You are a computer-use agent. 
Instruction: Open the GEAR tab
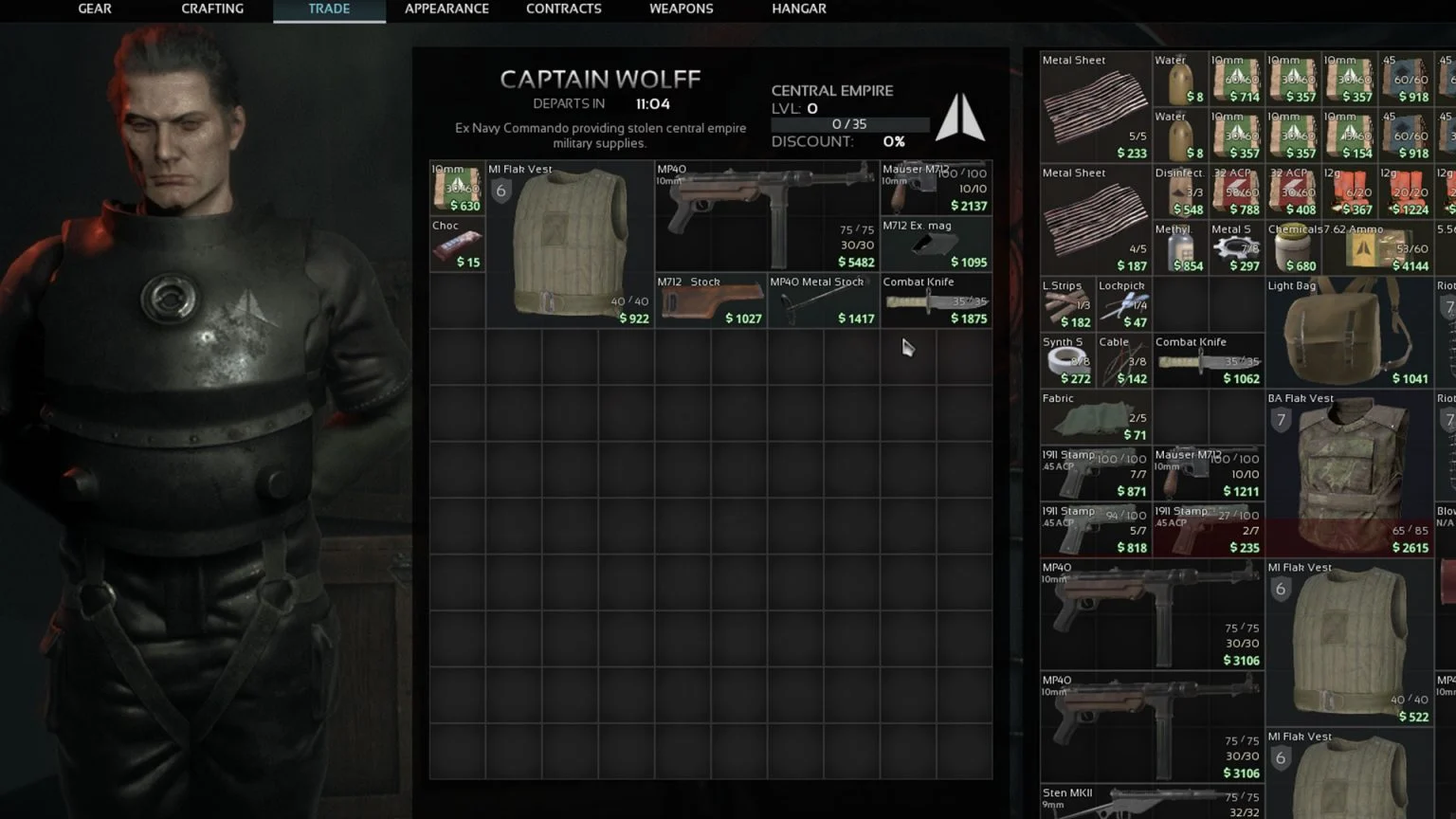tap(94, 9)
